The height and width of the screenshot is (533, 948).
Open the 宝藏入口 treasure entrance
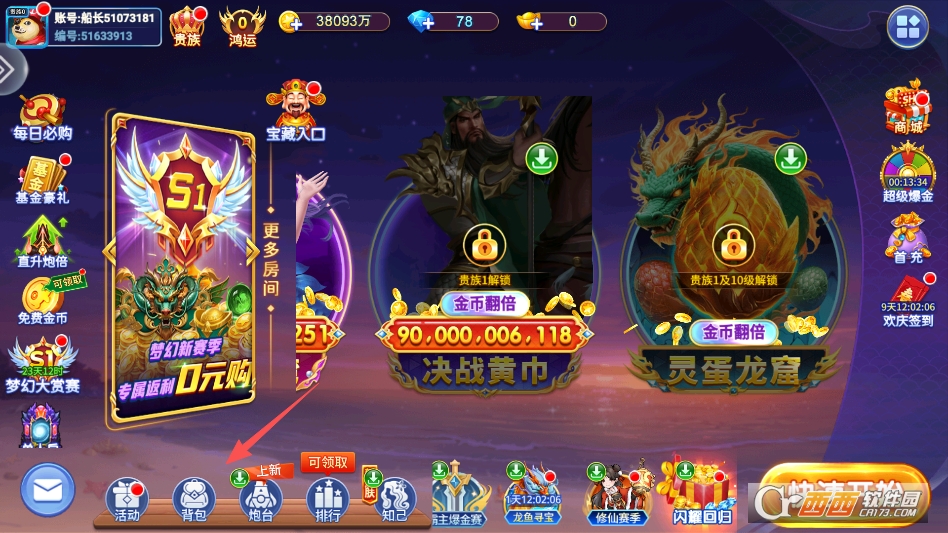point(295,111)
